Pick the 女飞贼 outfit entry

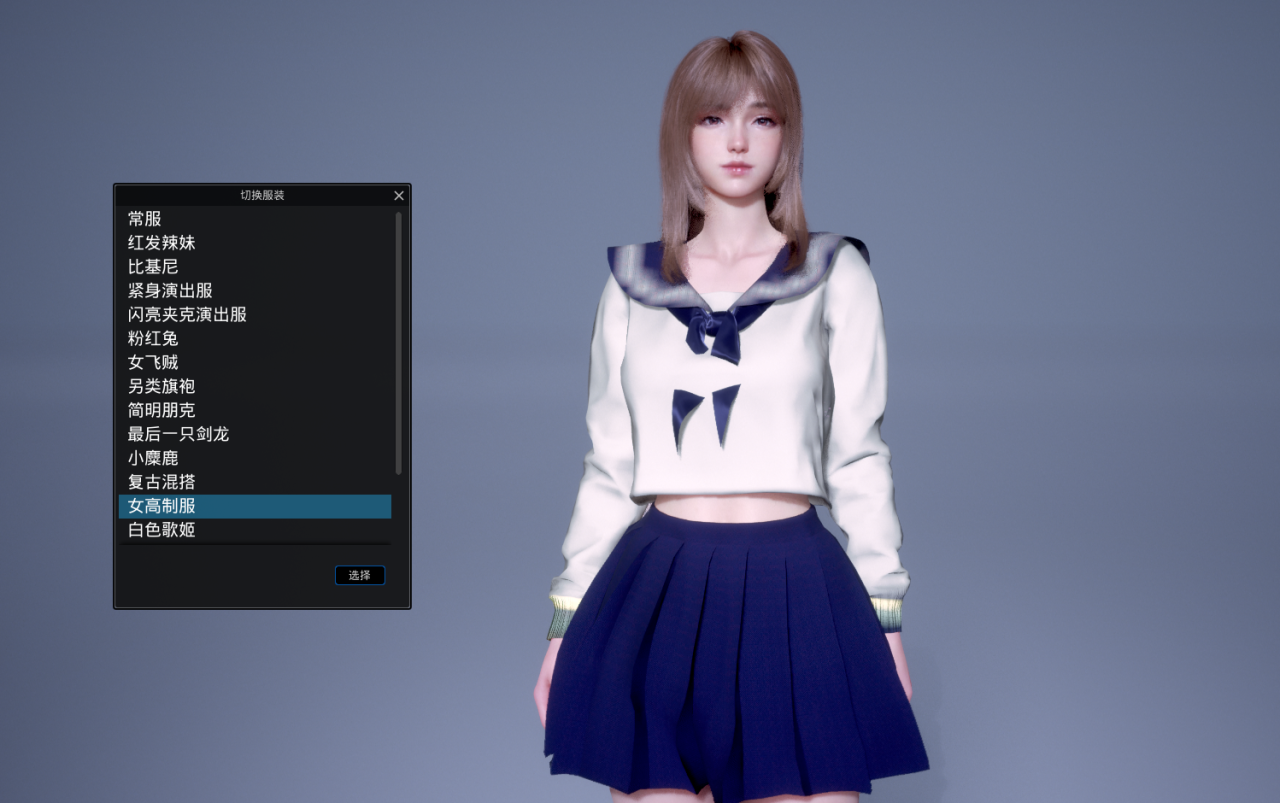pos(153,363)
